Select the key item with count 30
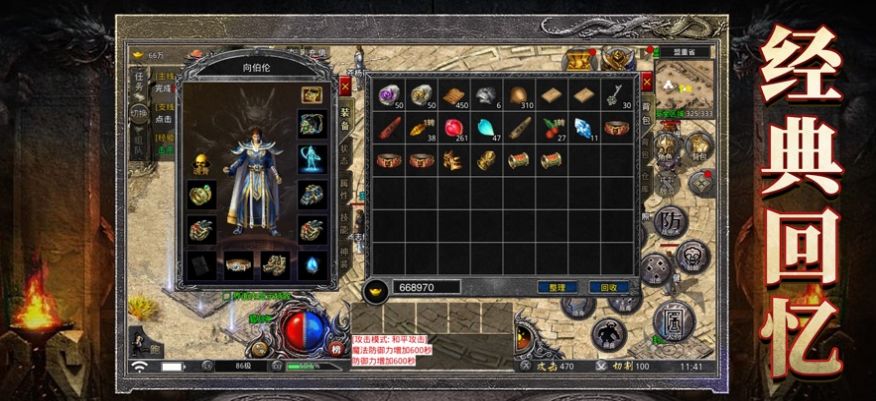Viewport: 876px width, 401px height. point(616,95)
